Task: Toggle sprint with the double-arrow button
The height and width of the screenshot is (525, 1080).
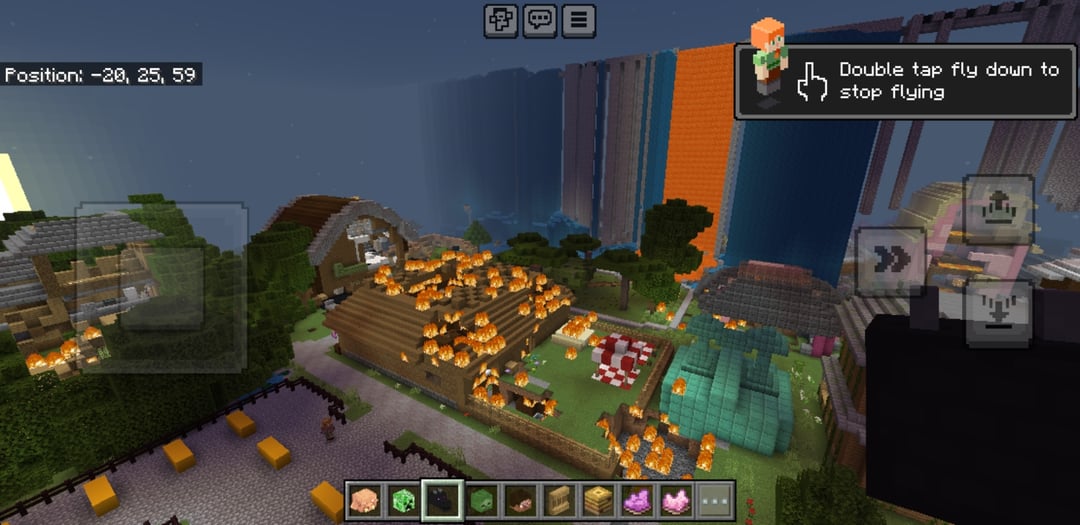Action: [890, 261]
